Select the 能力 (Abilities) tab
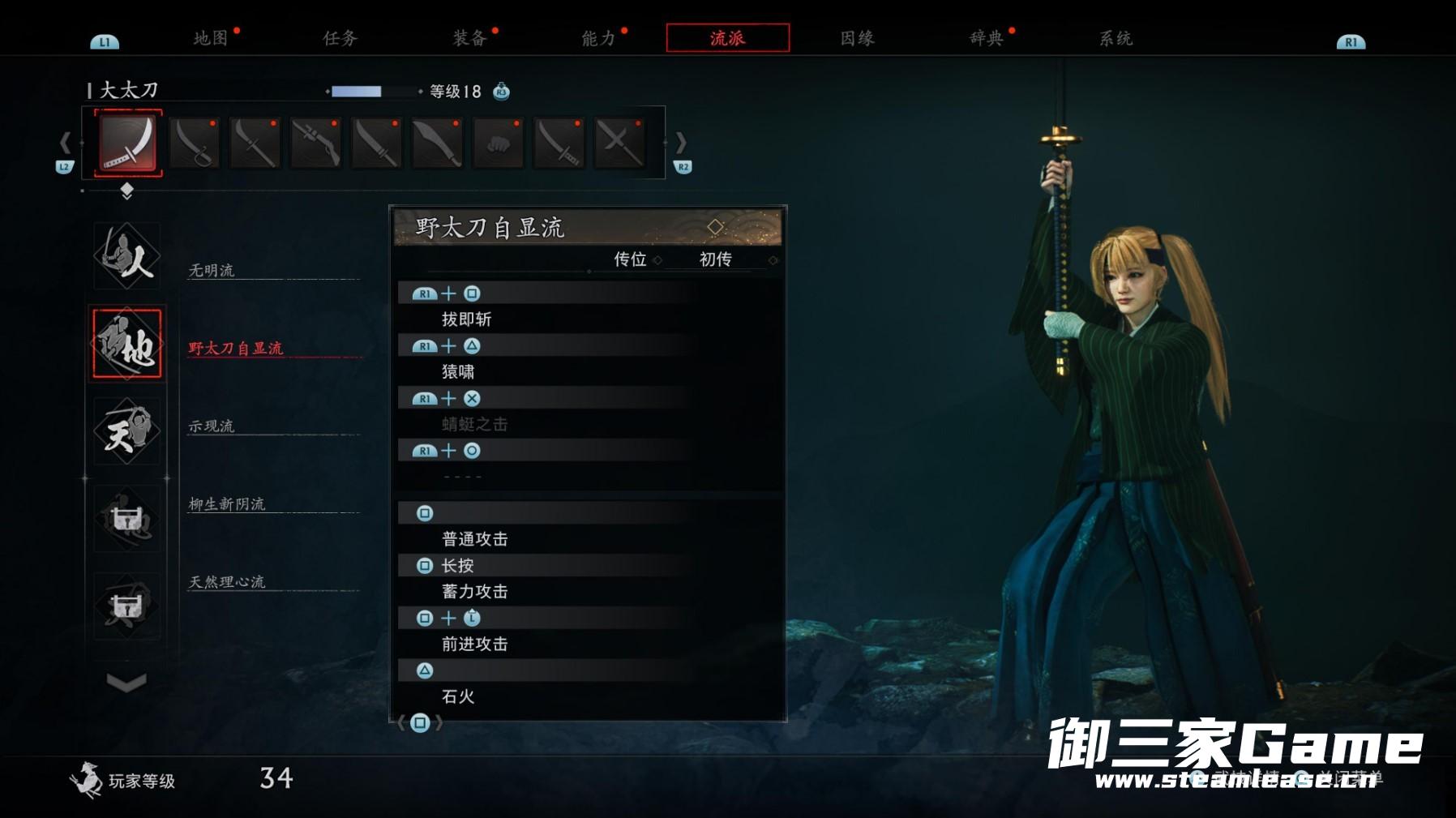The width and height of the screenshot is (1456, 818). [598, 38]
